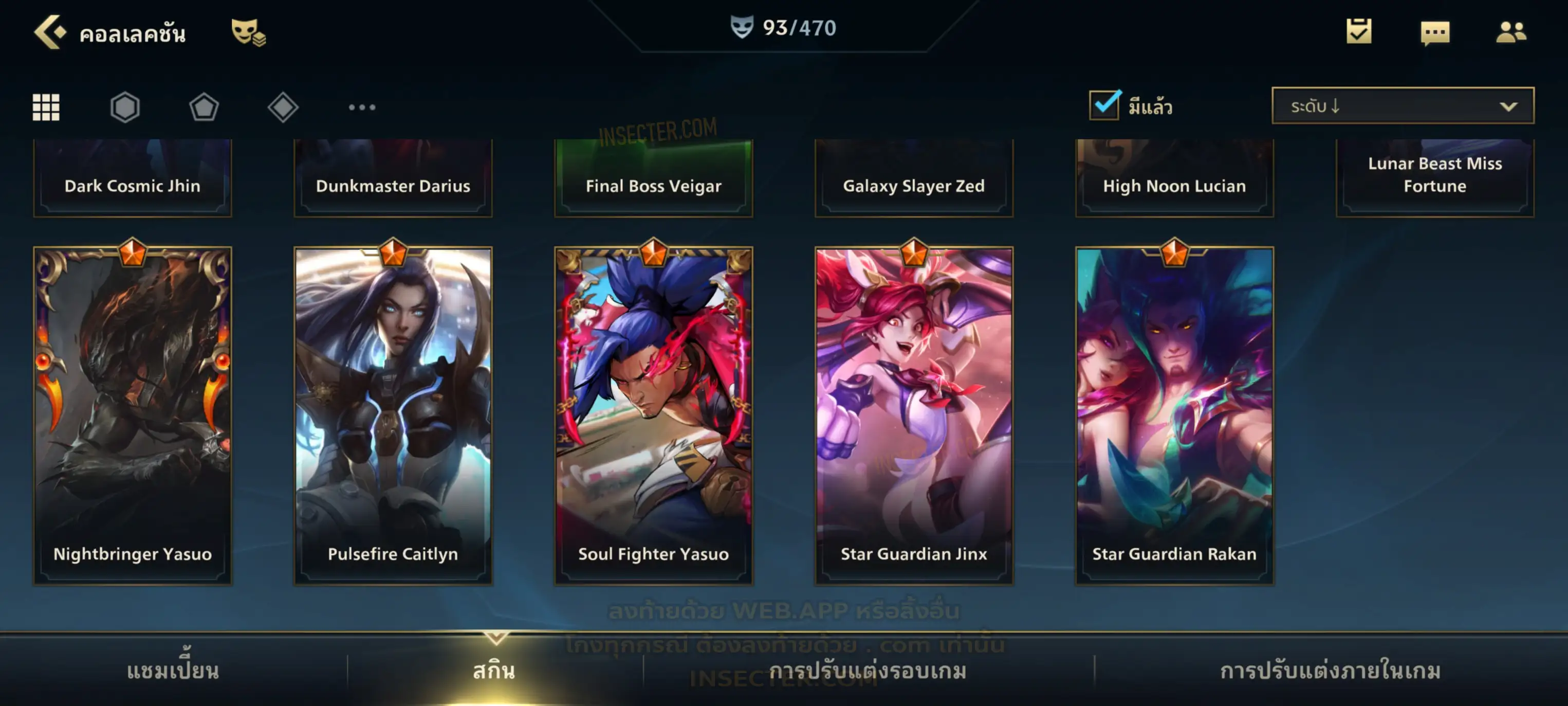
Task: Select the grid all-skins filter
Action: [46, 107]
